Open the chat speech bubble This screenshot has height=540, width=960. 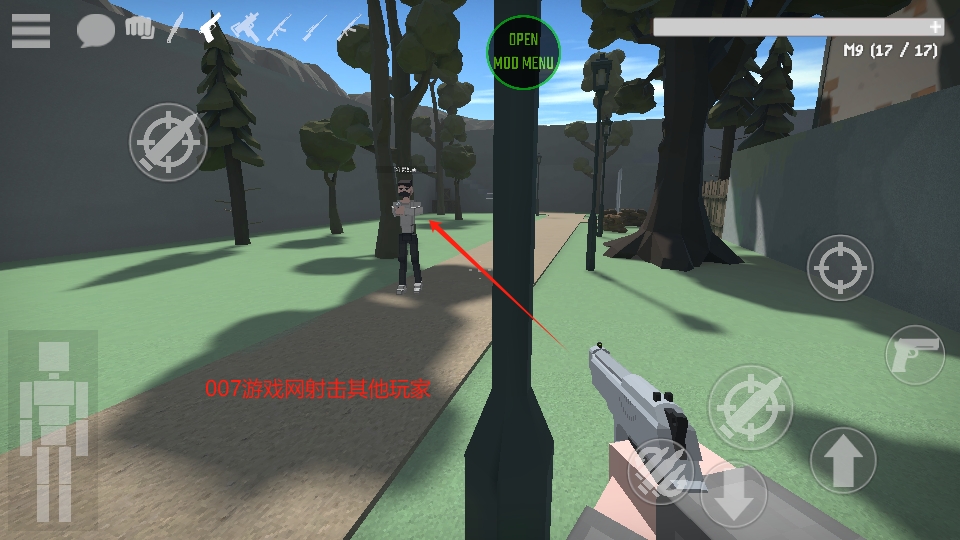[x=95, y=31]
